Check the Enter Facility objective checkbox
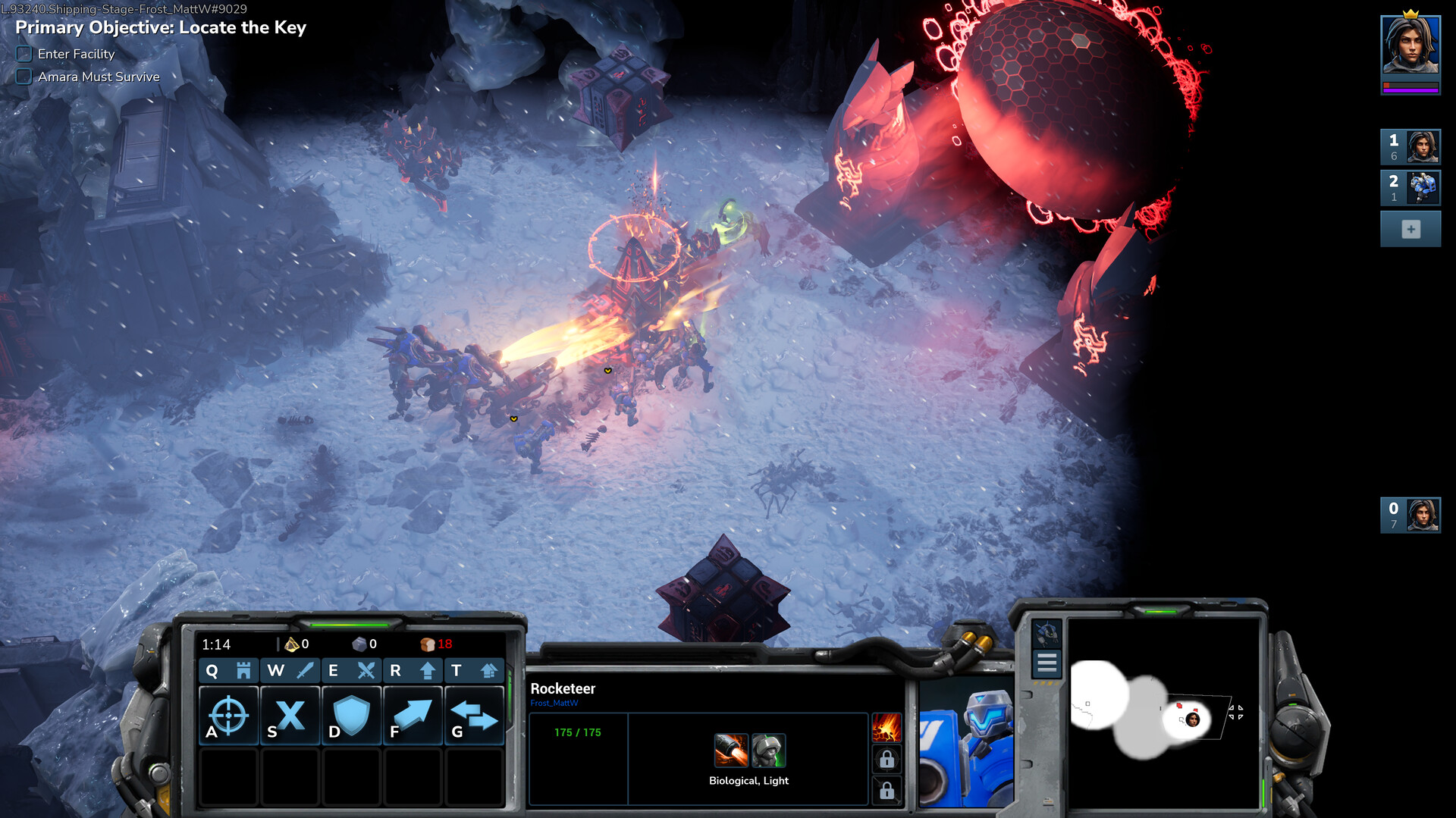This screenshot has height=818, width=1456. pos(24,54)
